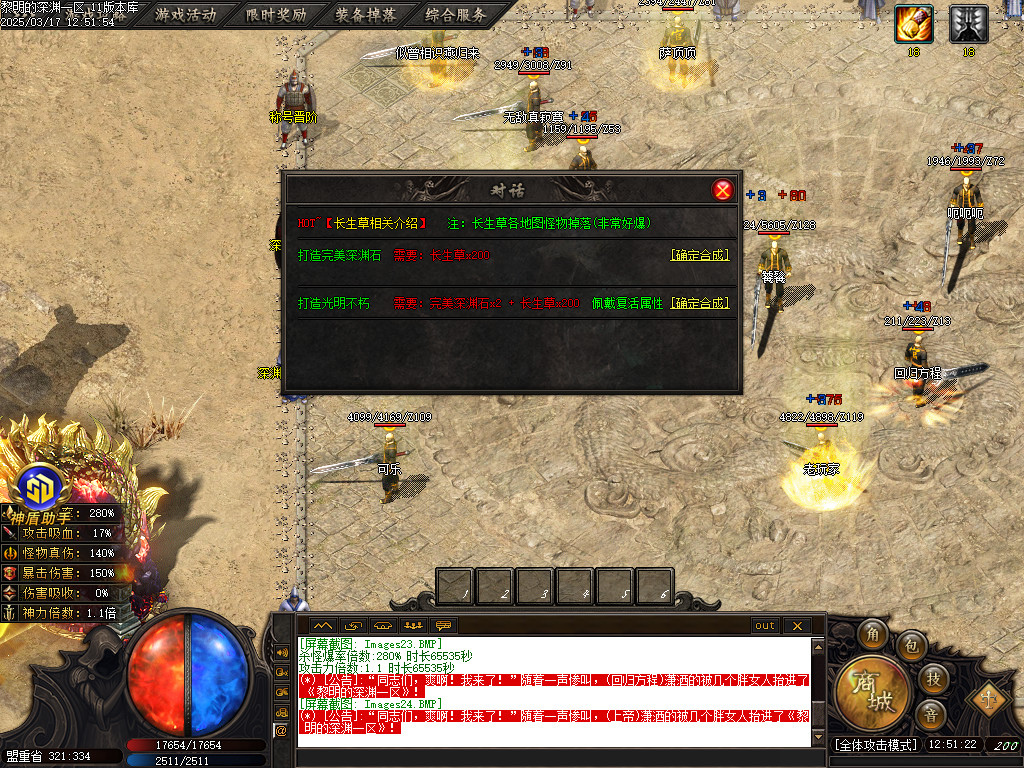Open the 装备掉落 equipment drops menu
The width and height of the screenshot is (1024, 768).
(366, 15)
